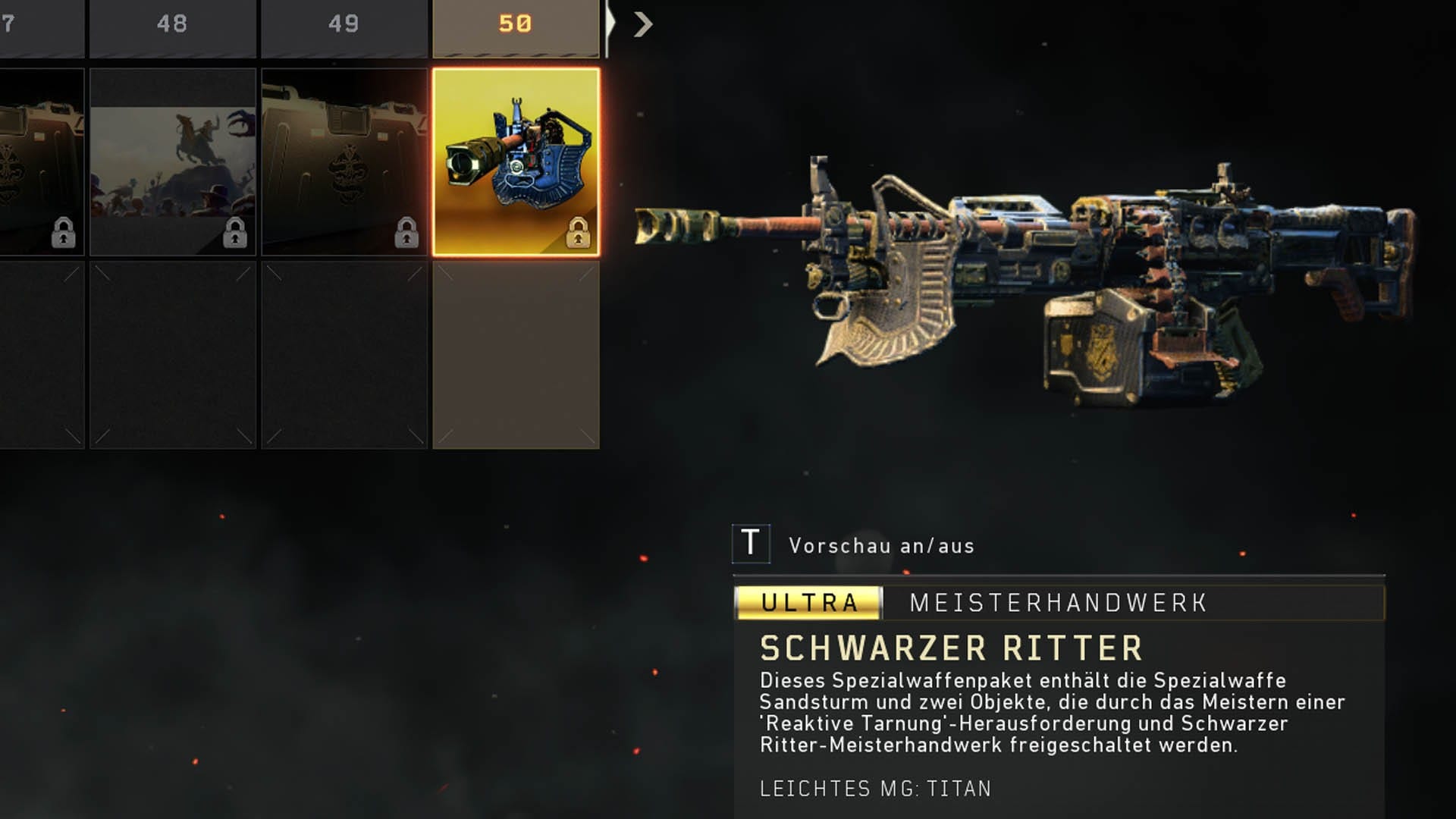This screenshot has width=1456, height=819.
Task: Advance tiers with the right arrow
Action: 643,25
